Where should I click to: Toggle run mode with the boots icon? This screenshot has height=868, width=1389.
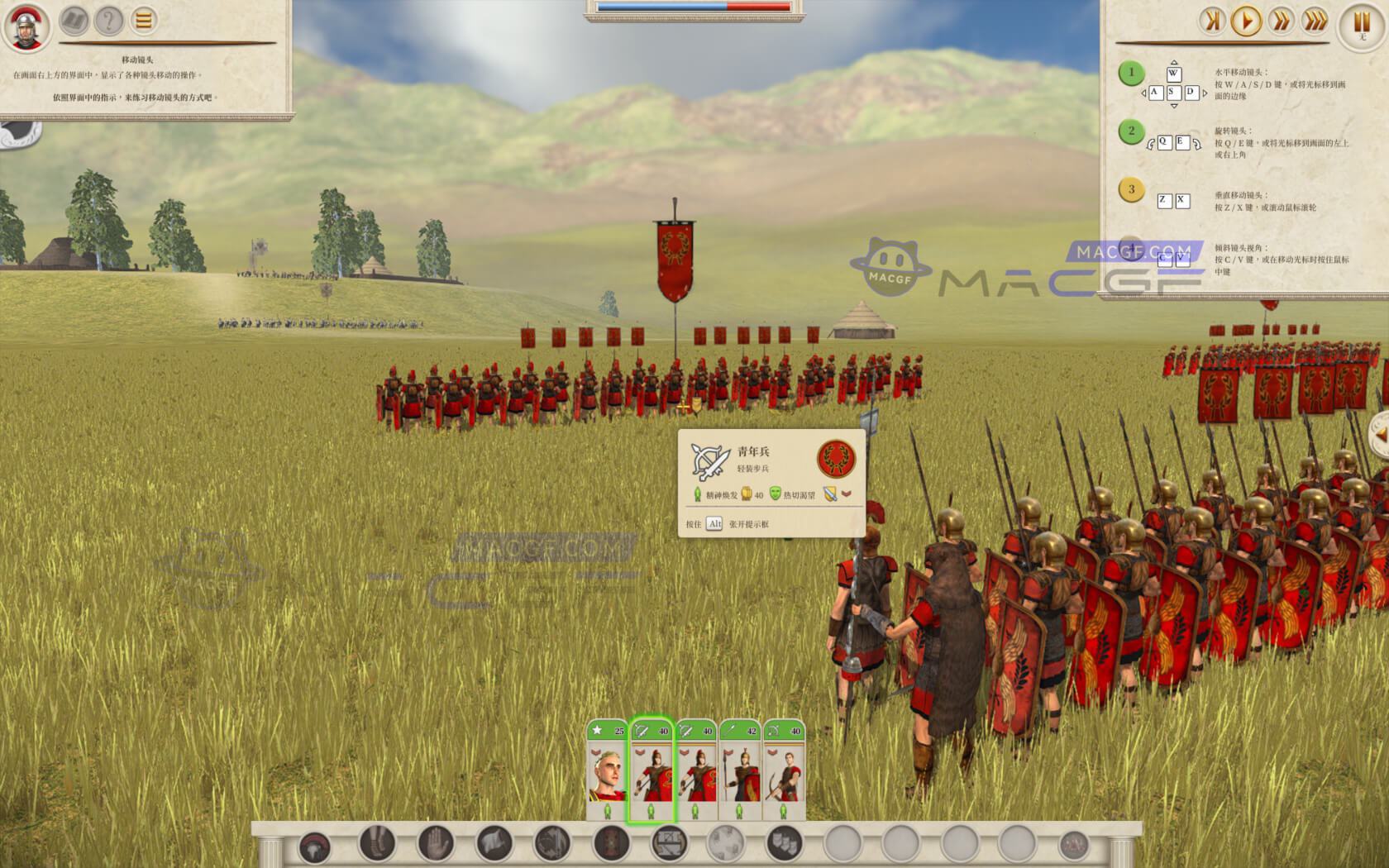[376, 846]
